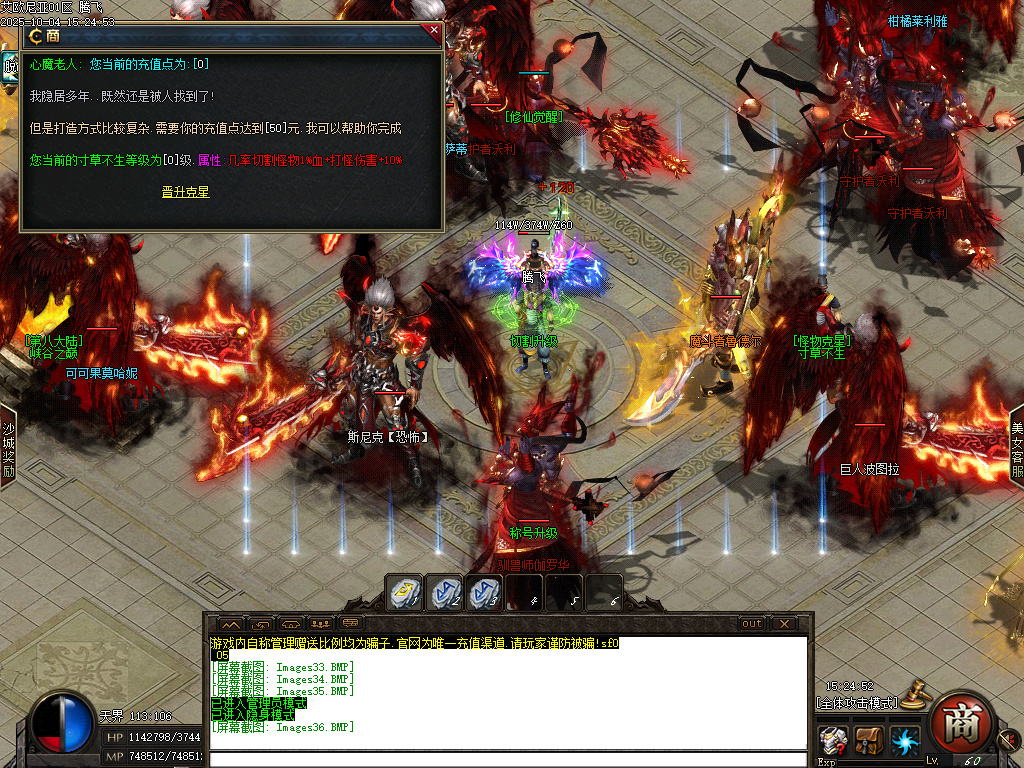Open the brown backpack inventory
1024x768 pixels.
868,742
